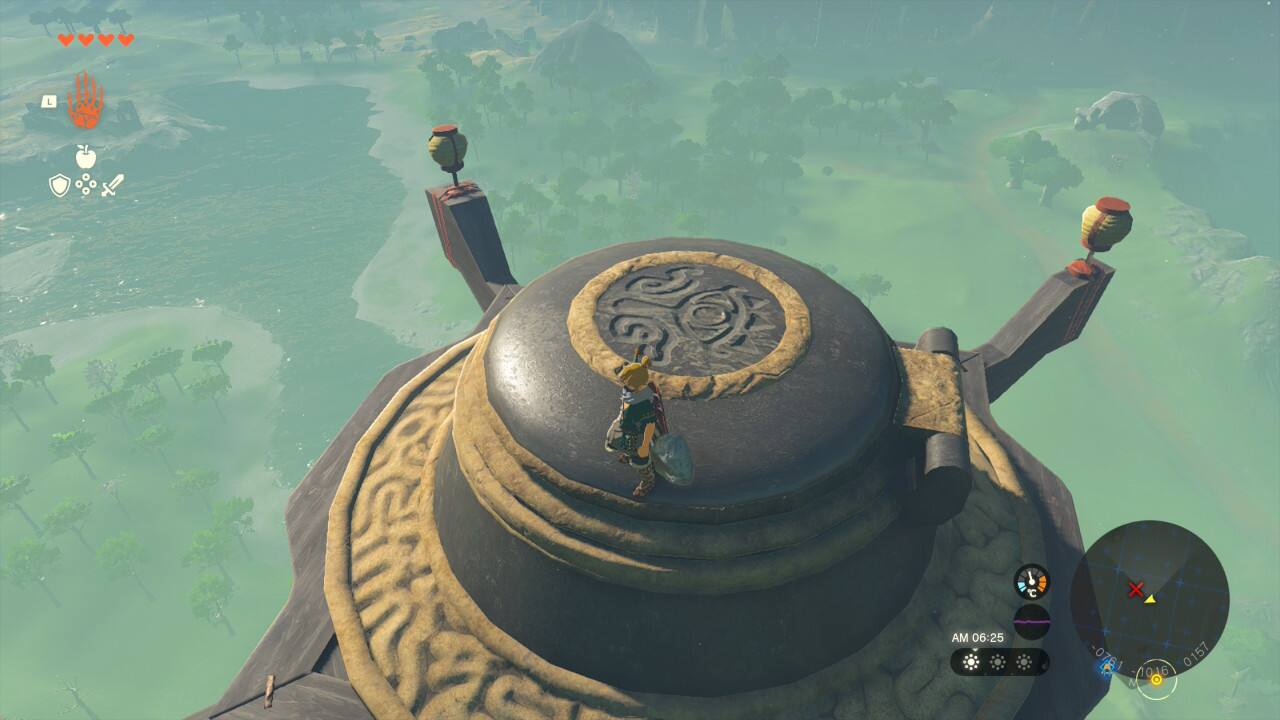
Task: Select the yellow circled objective marker on minimap edge
Action: pyautogui.click(x=1156, y=679)
